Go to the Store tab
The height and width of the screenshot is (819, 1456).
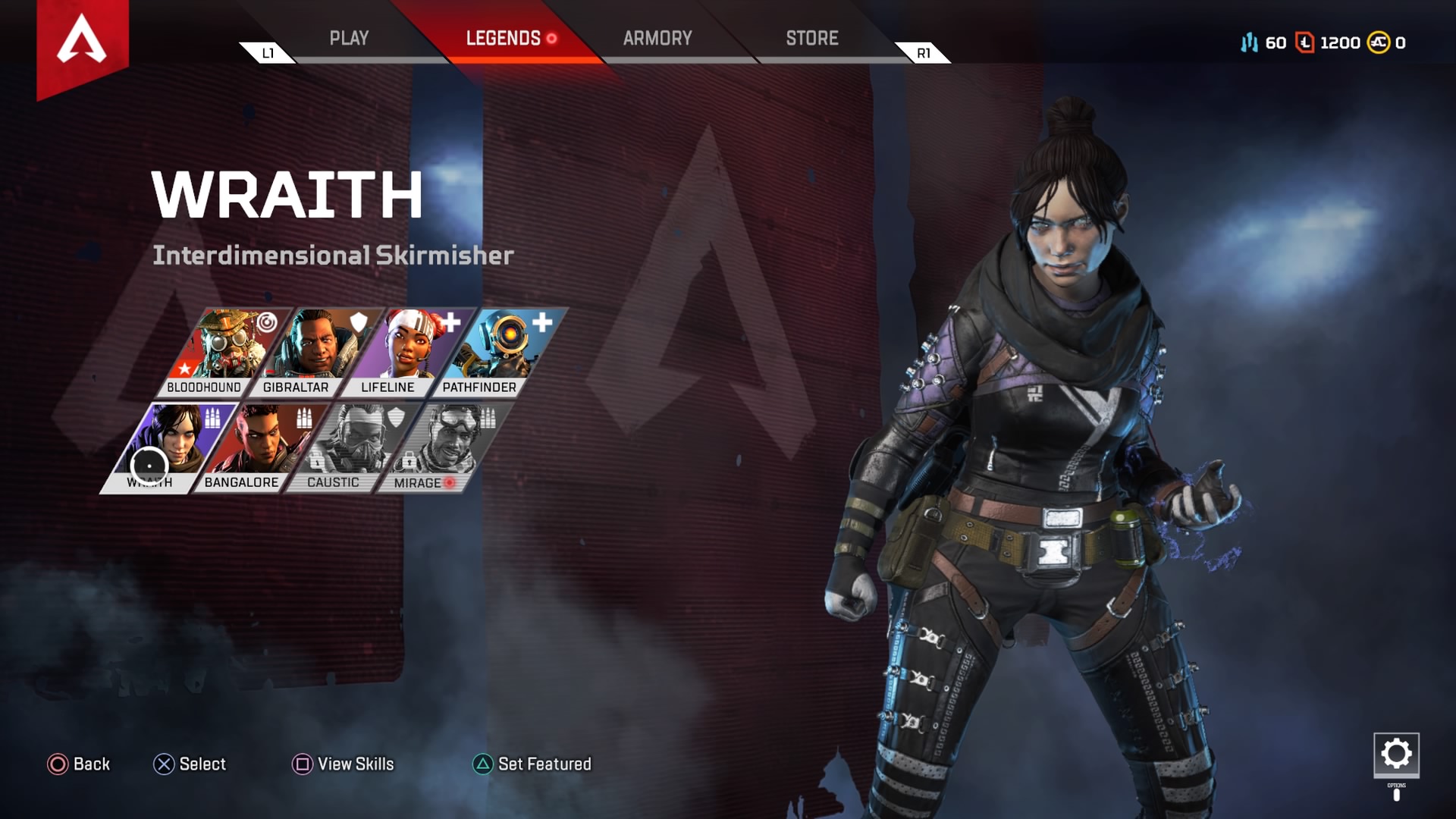pos(811,39)
